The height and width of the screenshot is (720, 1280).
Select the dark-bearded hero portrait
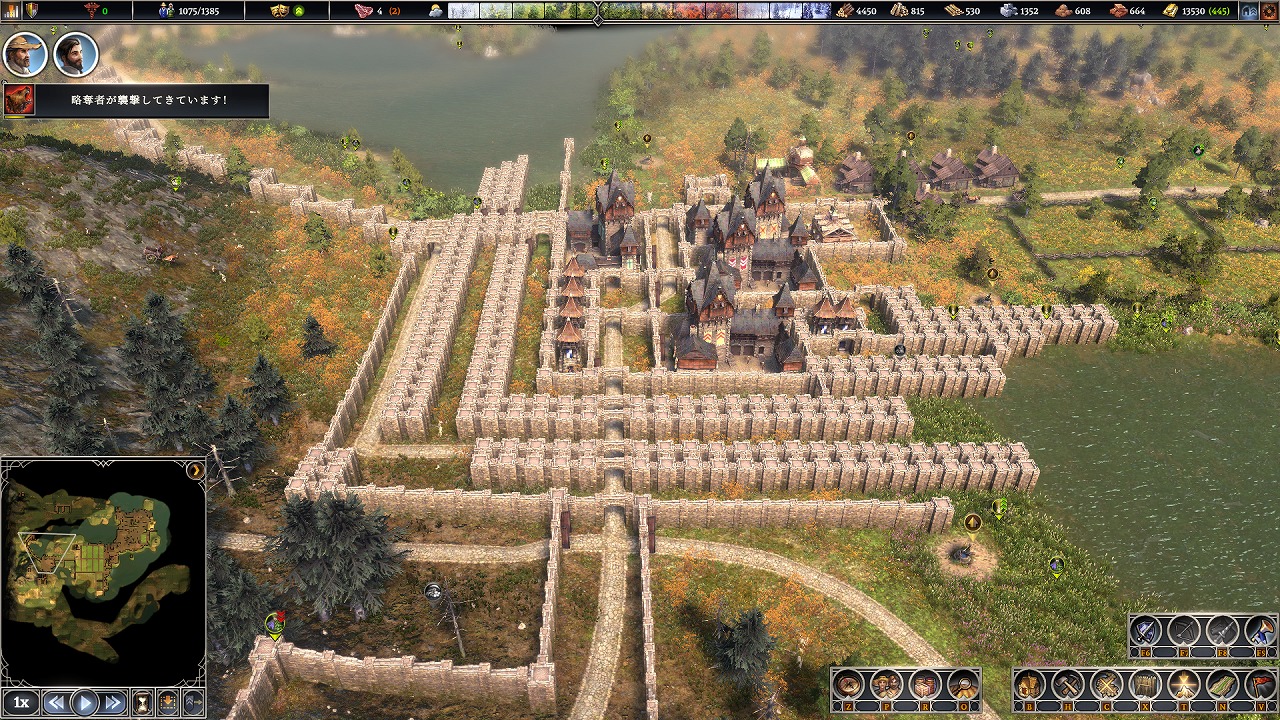[x=75, y=54]
